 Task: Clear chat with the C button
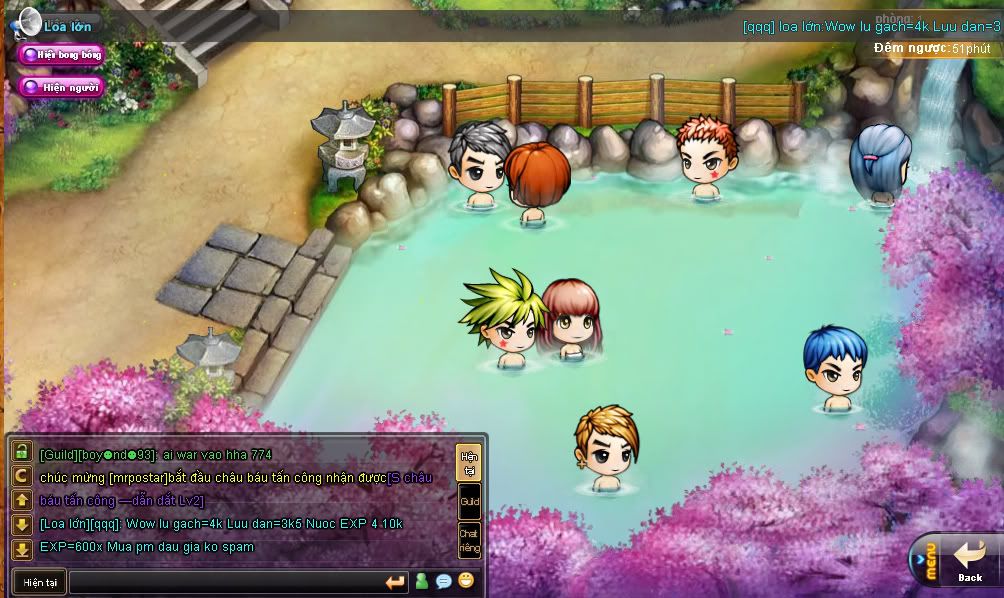[x=22, y=476]
